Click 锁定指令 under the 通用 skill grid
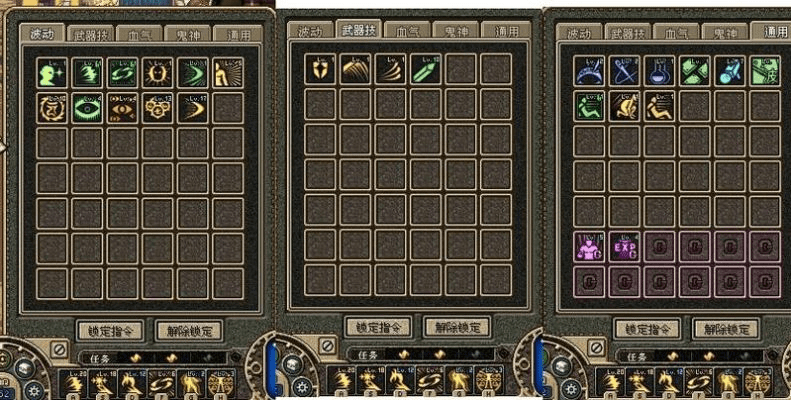The height and width of the screenshot is (400, 791). tap(646, 329)
